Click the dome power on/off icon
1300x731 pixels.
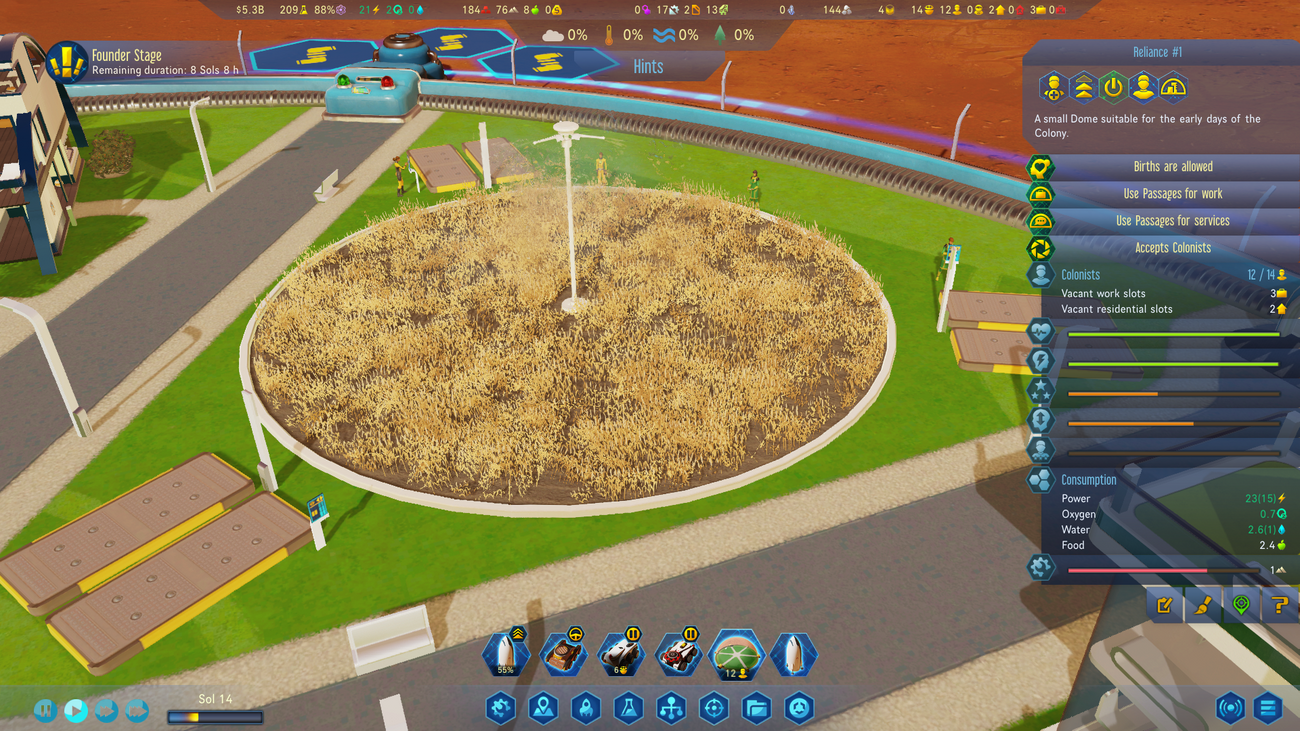[1113, 88]
